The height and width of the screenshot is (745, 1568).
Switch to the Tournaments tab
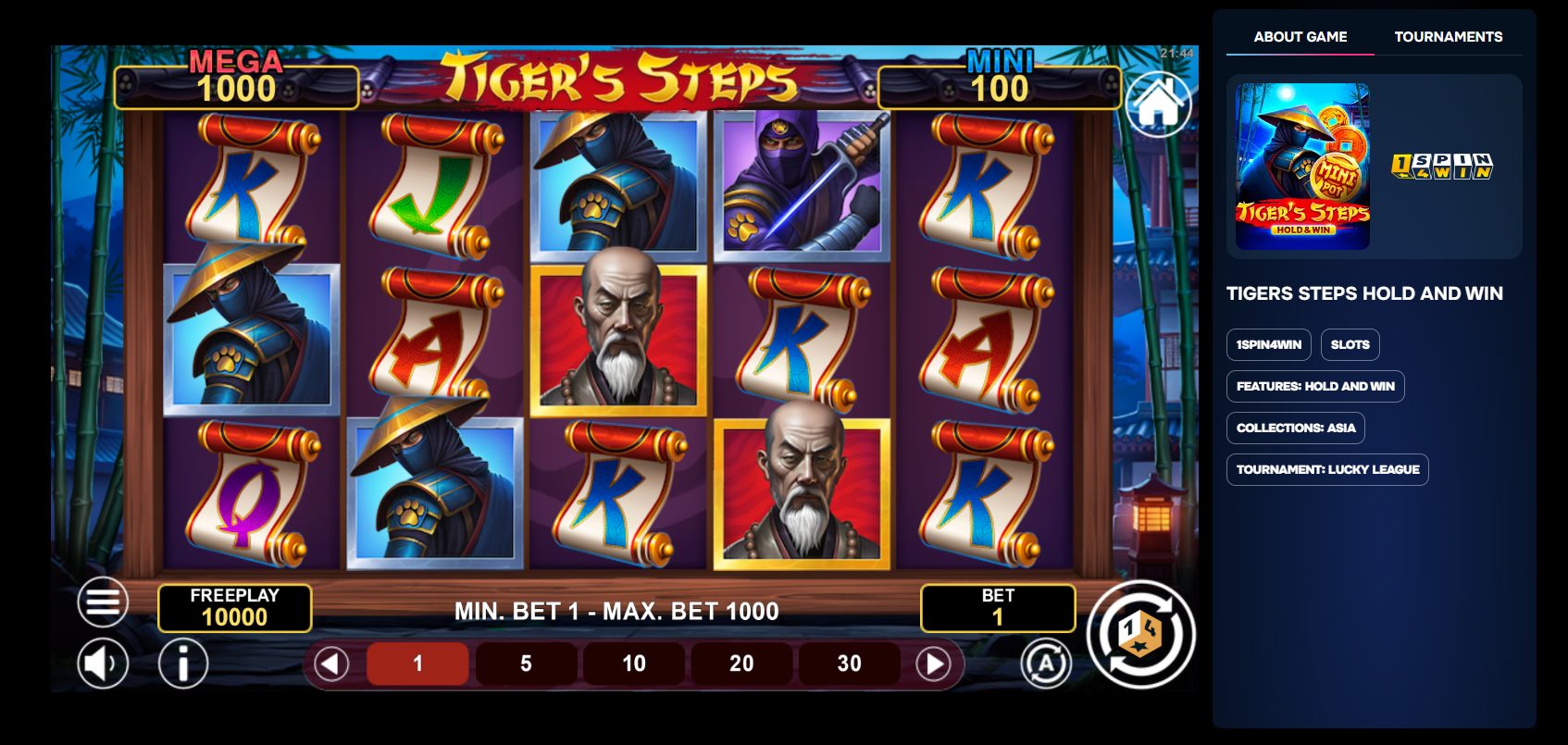(1448, 37)
